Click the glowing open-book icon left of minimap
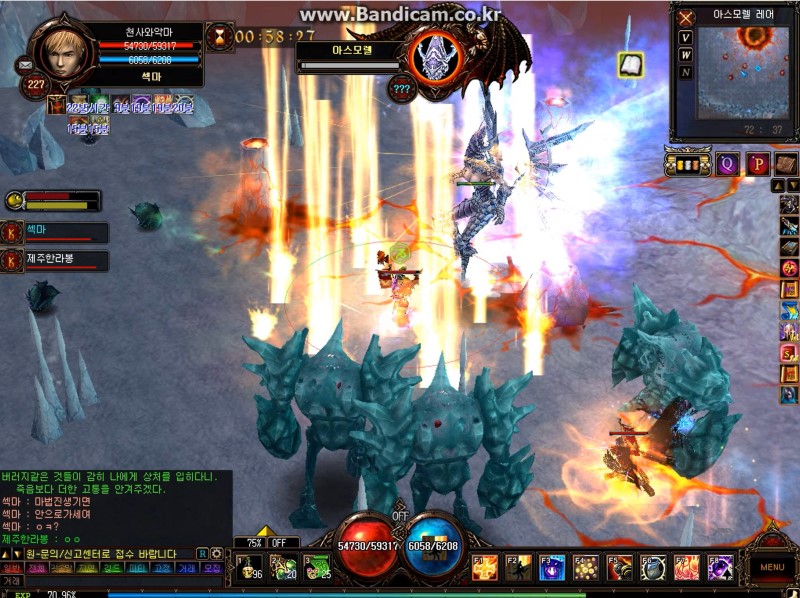Screen dimensions: 800x598 (x=630, y=65)
